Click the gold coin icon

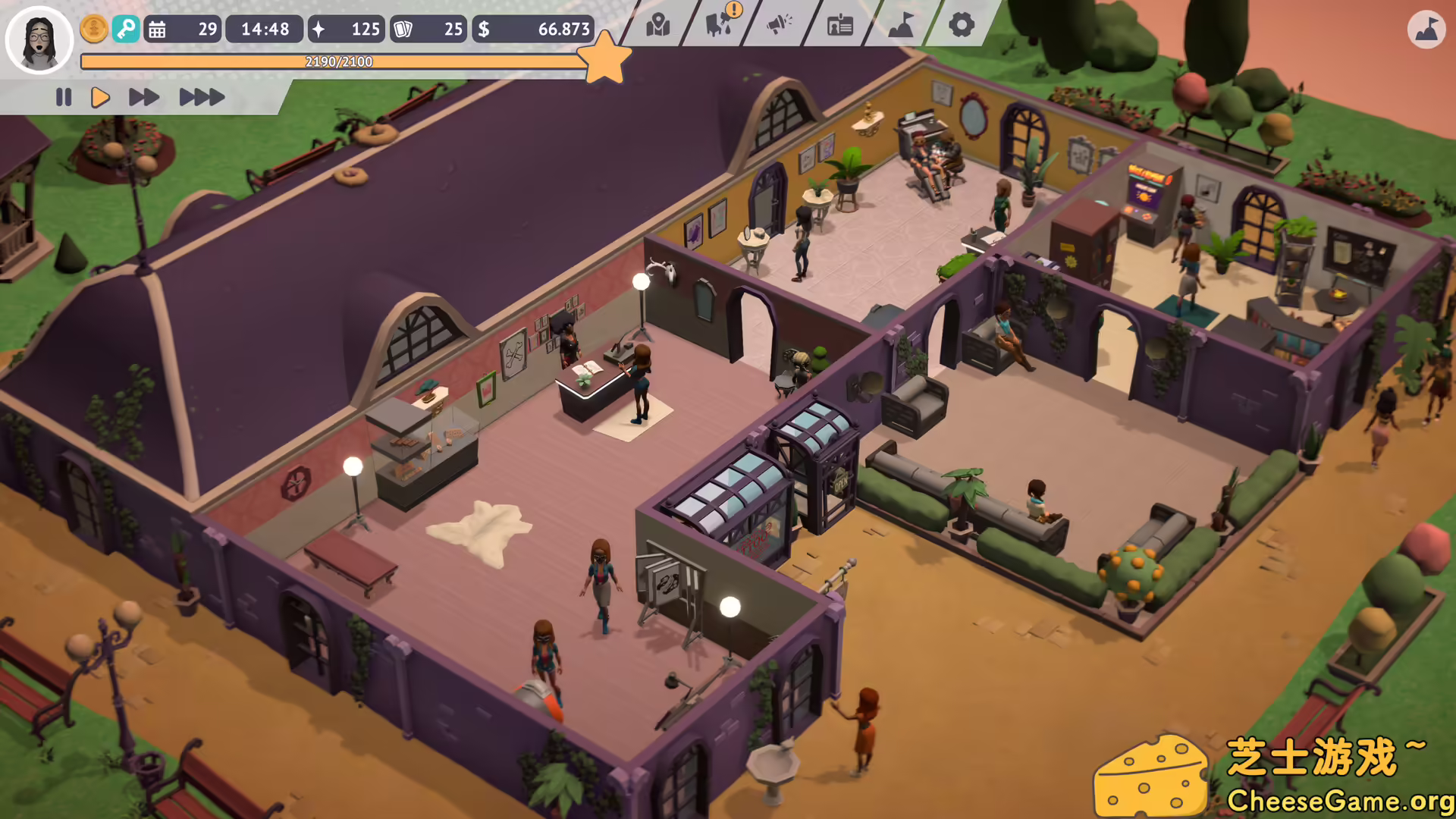pos(93,29)
